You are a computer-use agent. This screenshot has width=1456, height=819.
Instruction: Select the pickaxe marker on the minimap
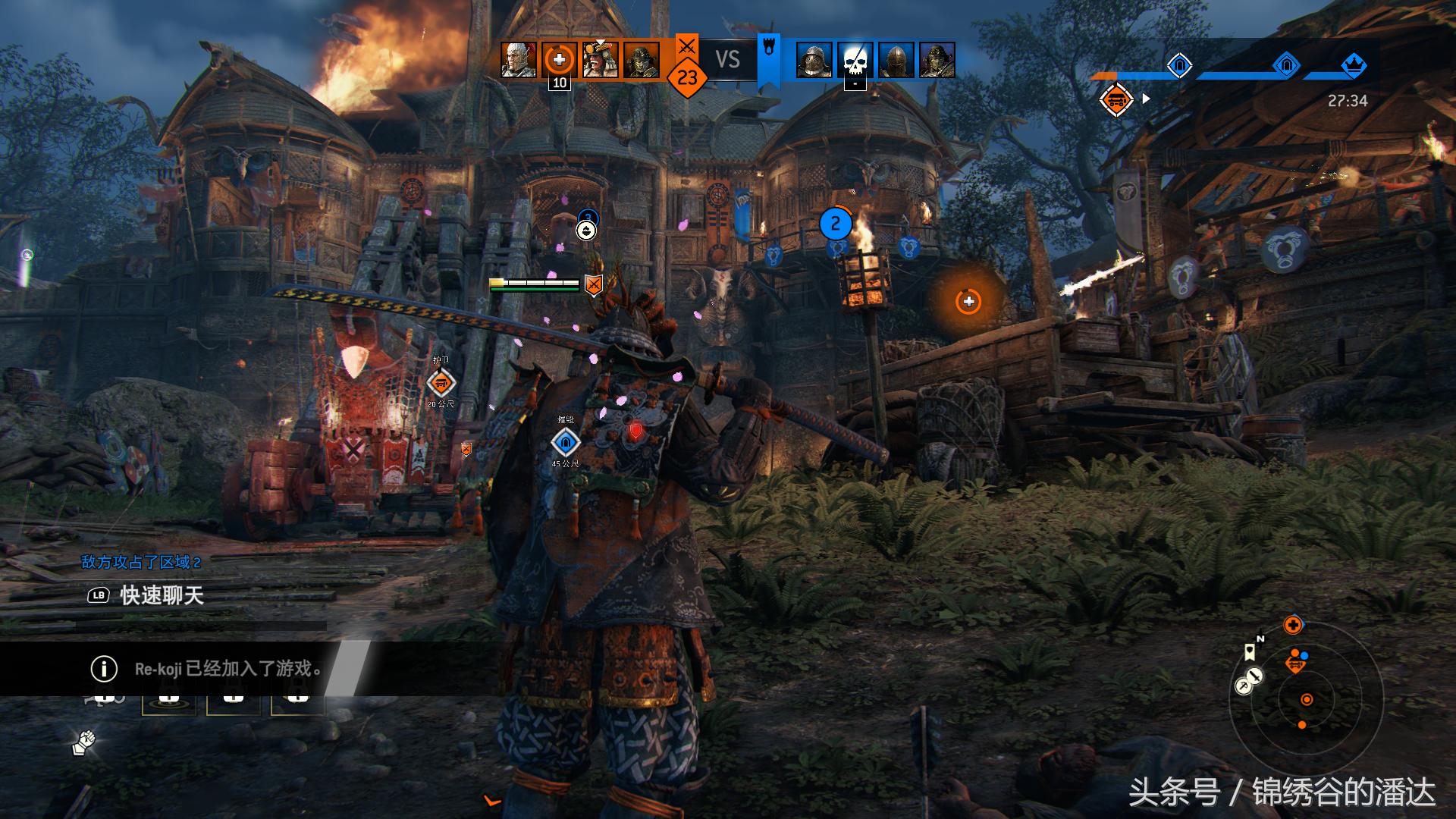pyautogui.click(x=1244, y=686)
